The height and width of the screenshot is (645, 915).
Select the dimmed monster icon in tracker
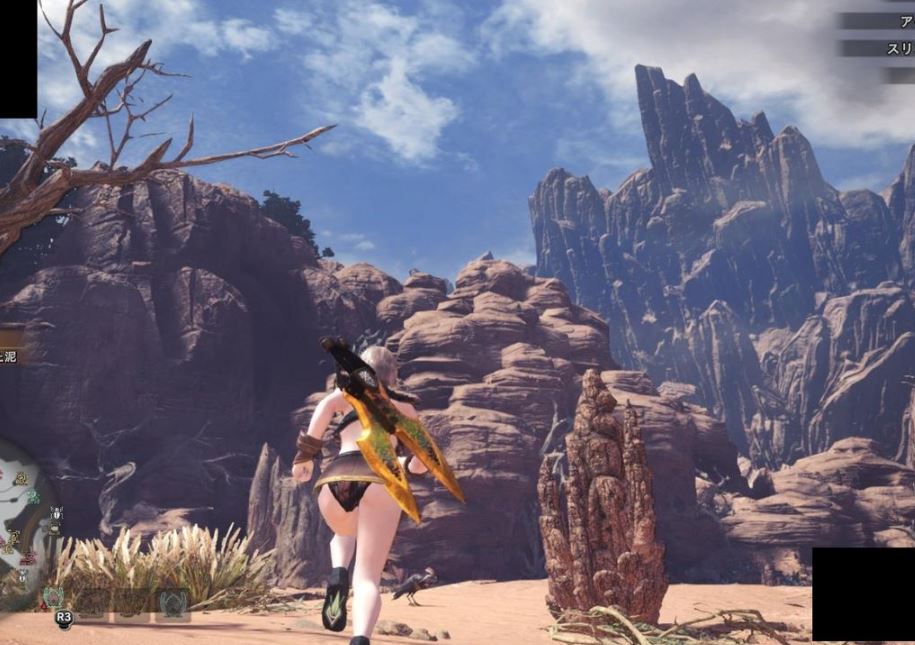coord(172,603)
